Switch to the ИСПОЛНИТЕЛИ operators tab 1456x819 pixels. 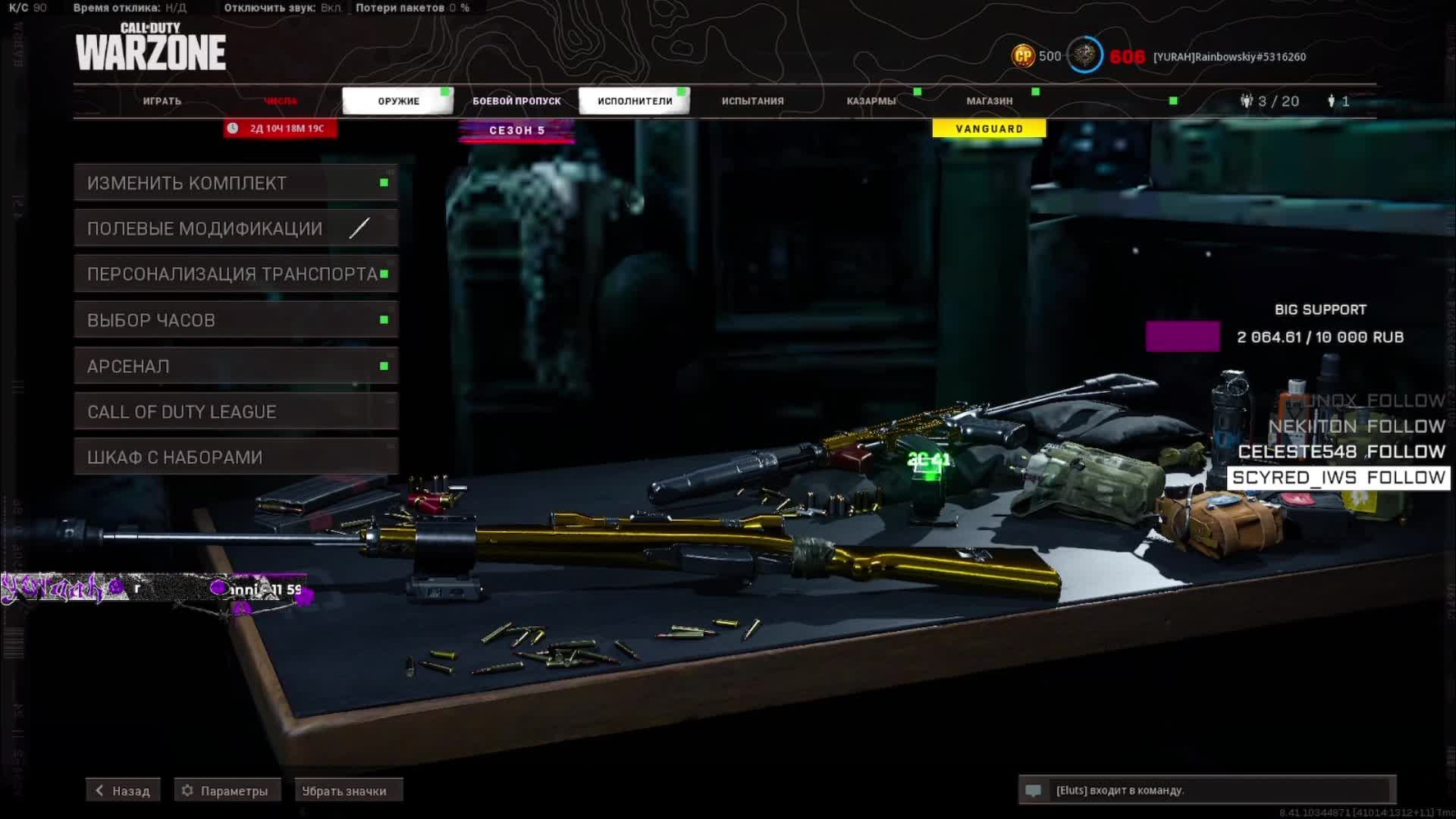635,101
